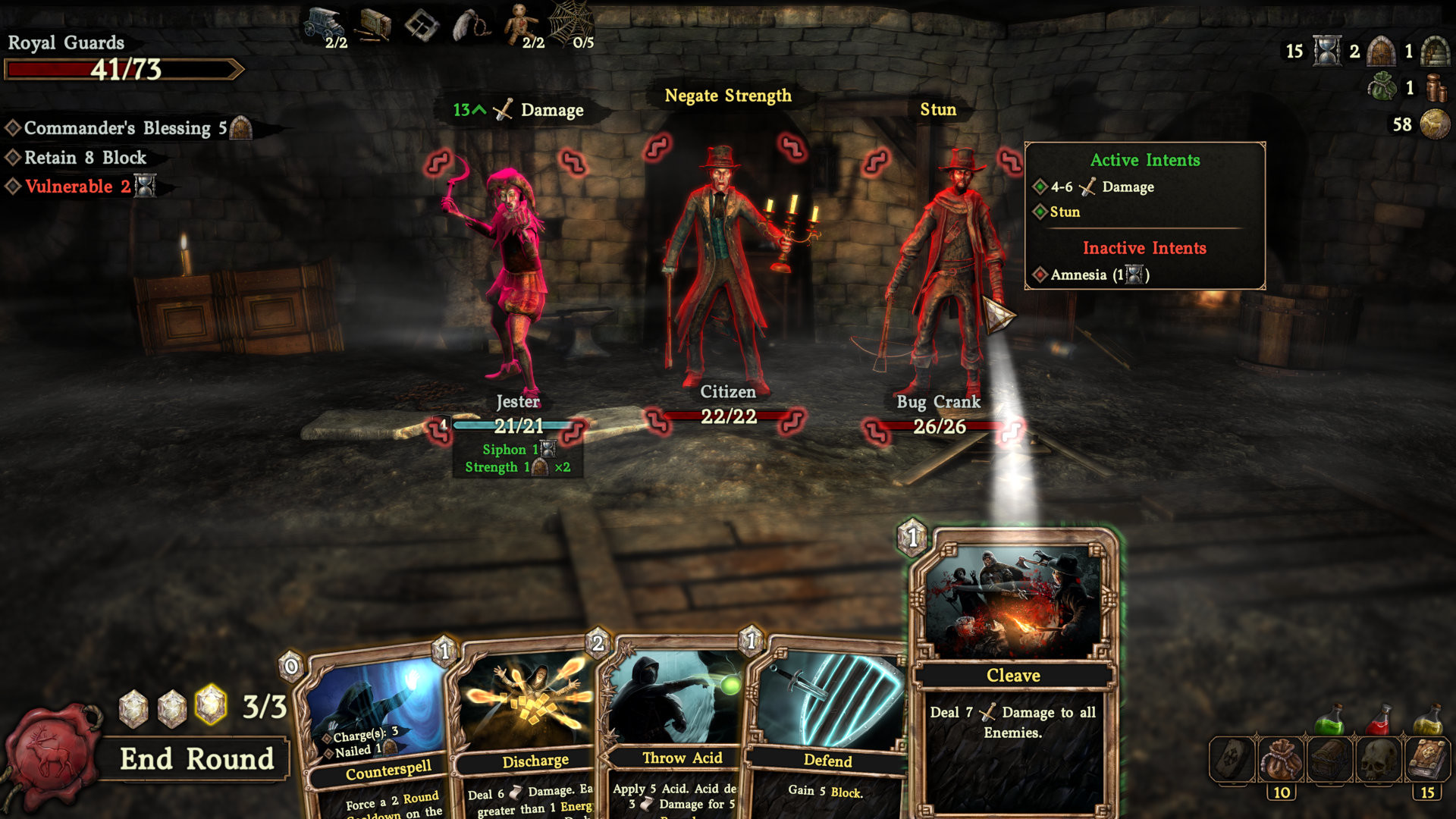The width and height of the screenshot is (1456, 819).
Task: Open the skull pile slot
Action: point(1379,760)
